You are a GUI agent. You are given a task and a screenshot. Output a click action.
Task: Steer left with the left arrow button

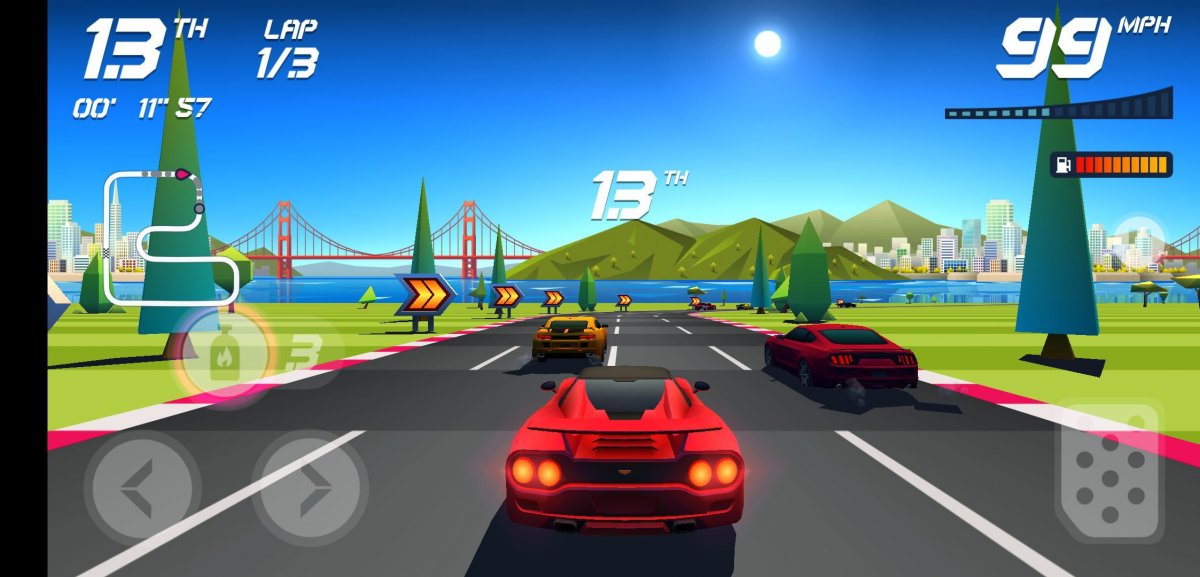coord(141,488)
